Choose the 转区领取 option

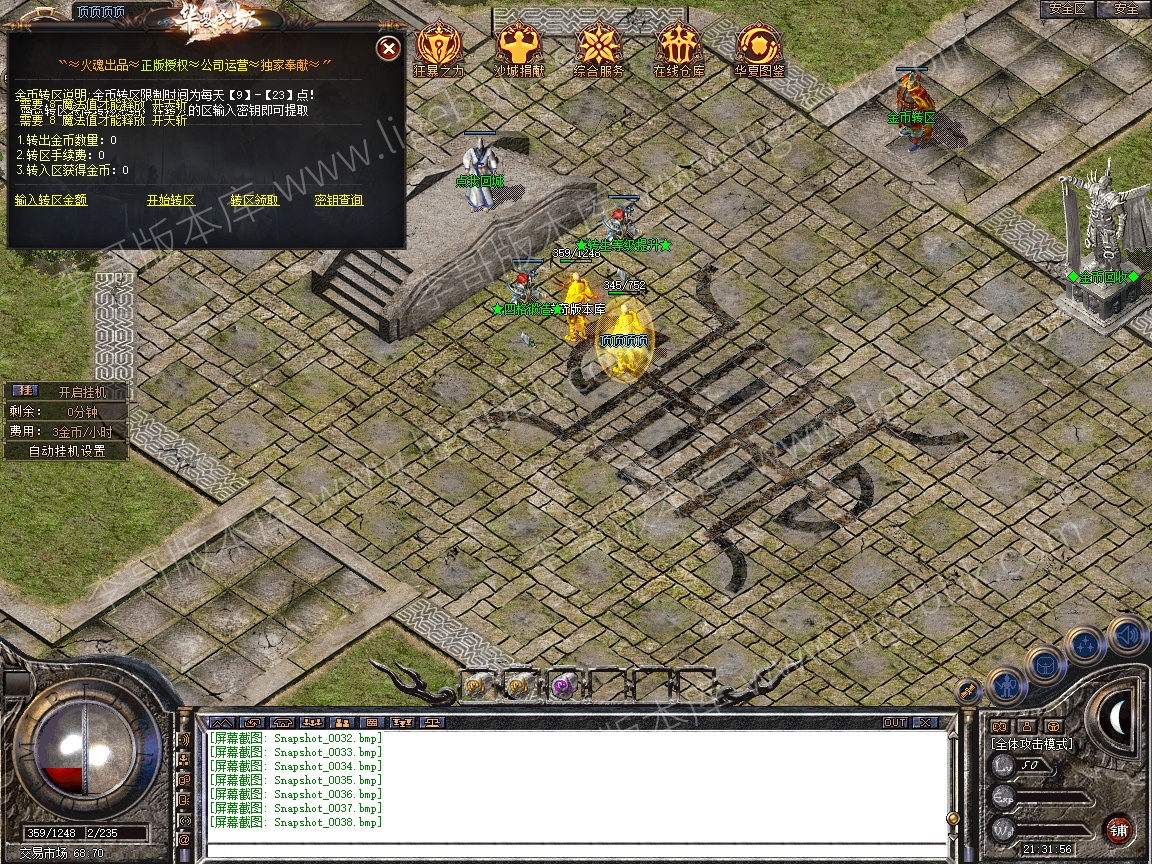click(x=255, y=200)
